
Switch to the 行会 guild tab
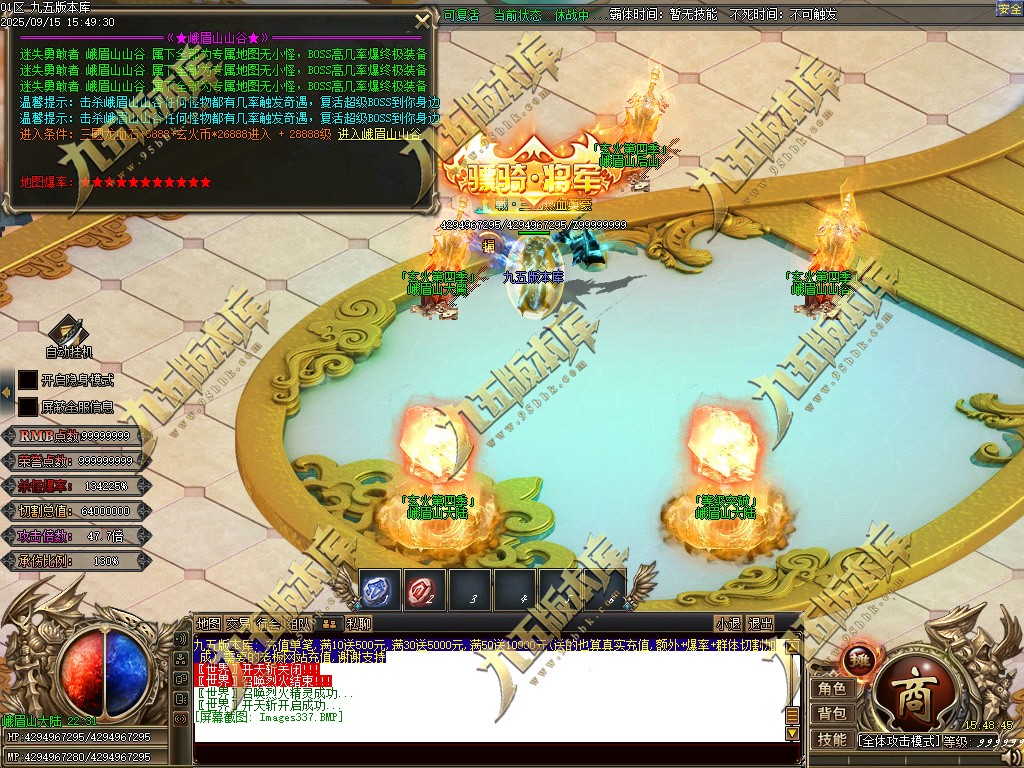click(268, 623)
